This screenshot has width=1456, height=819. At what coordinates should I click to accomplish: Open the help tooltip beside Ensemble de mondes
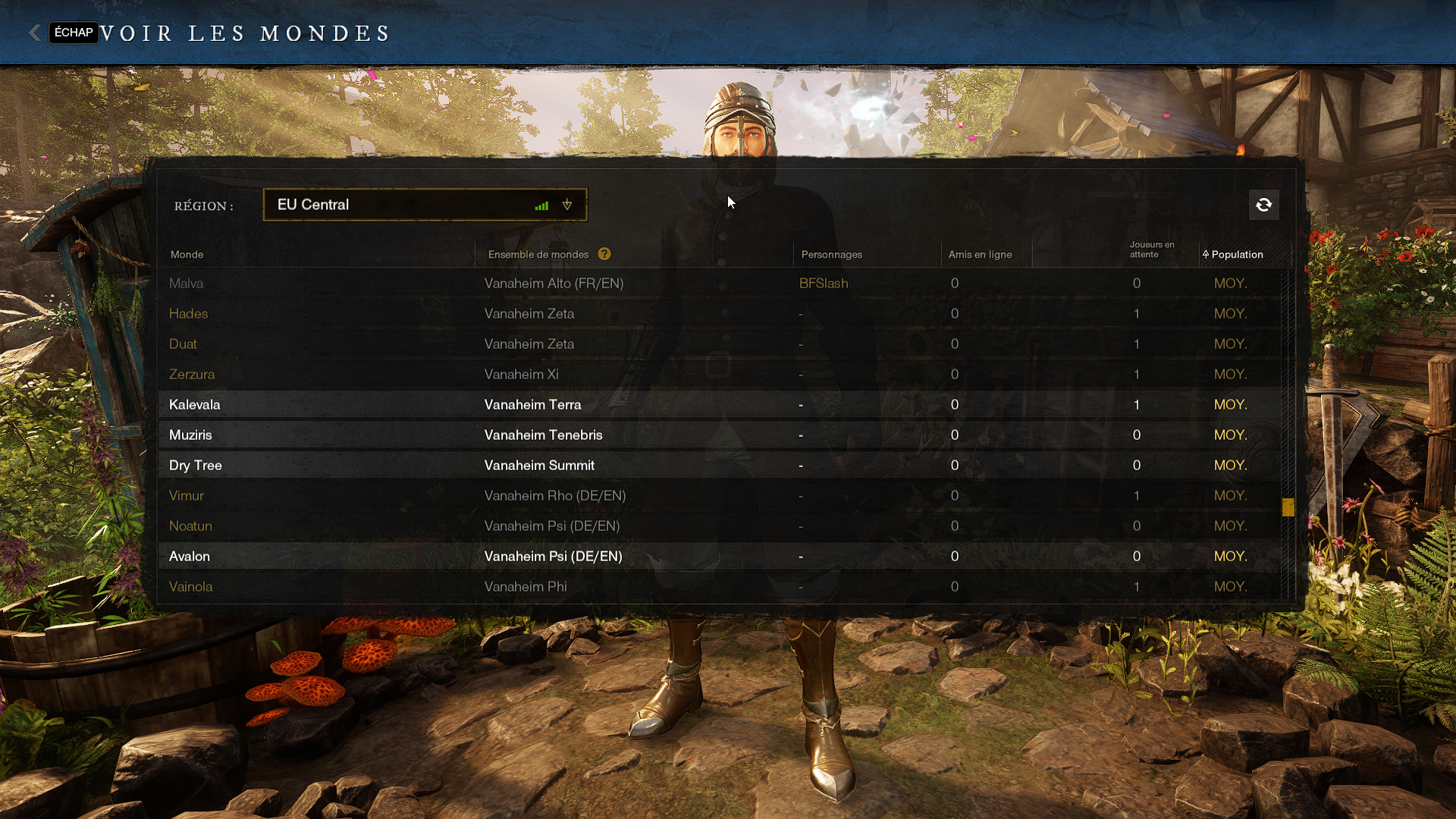point(604,254)
